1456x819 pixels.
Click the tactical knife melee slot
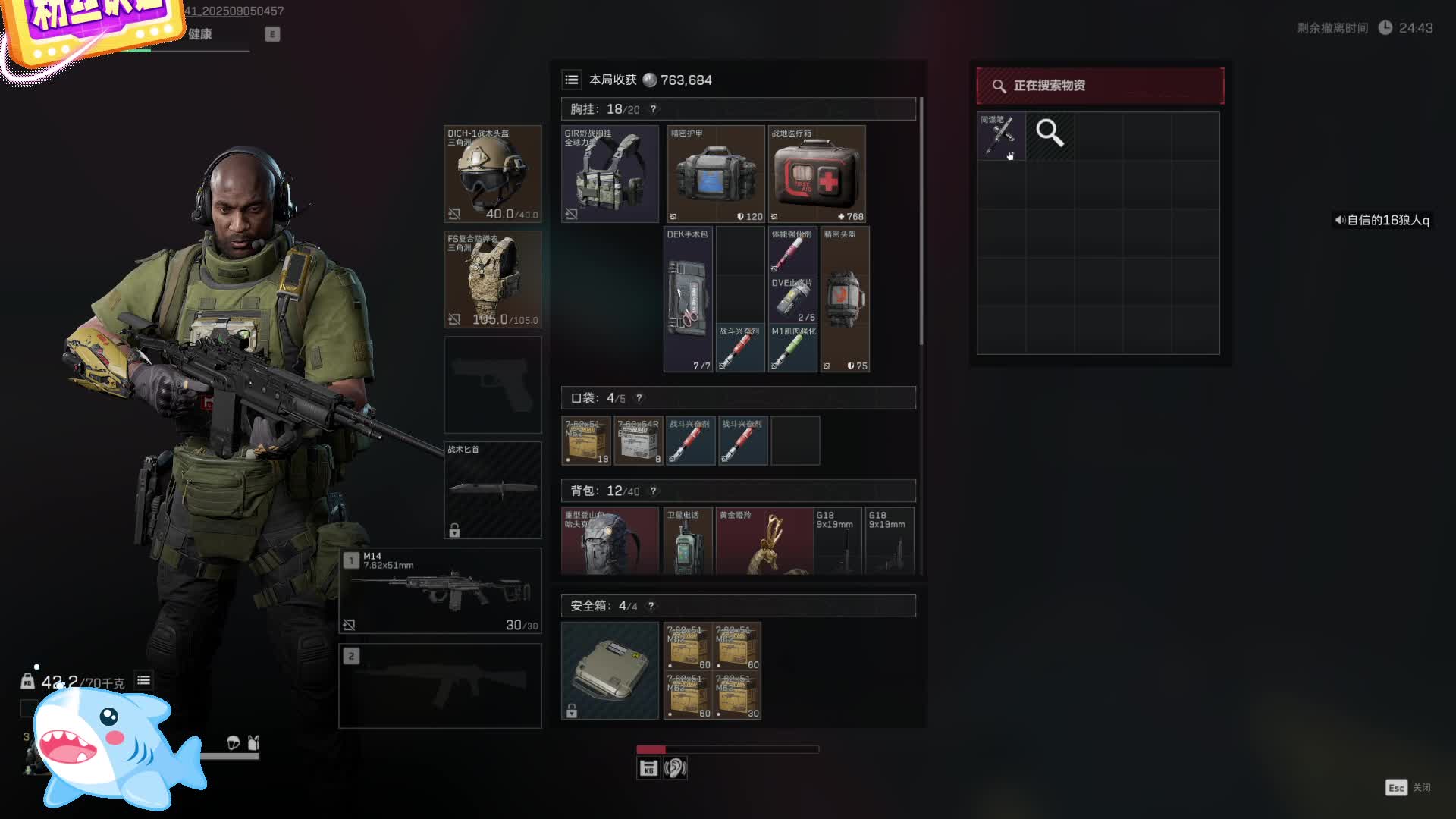point(492,489)
